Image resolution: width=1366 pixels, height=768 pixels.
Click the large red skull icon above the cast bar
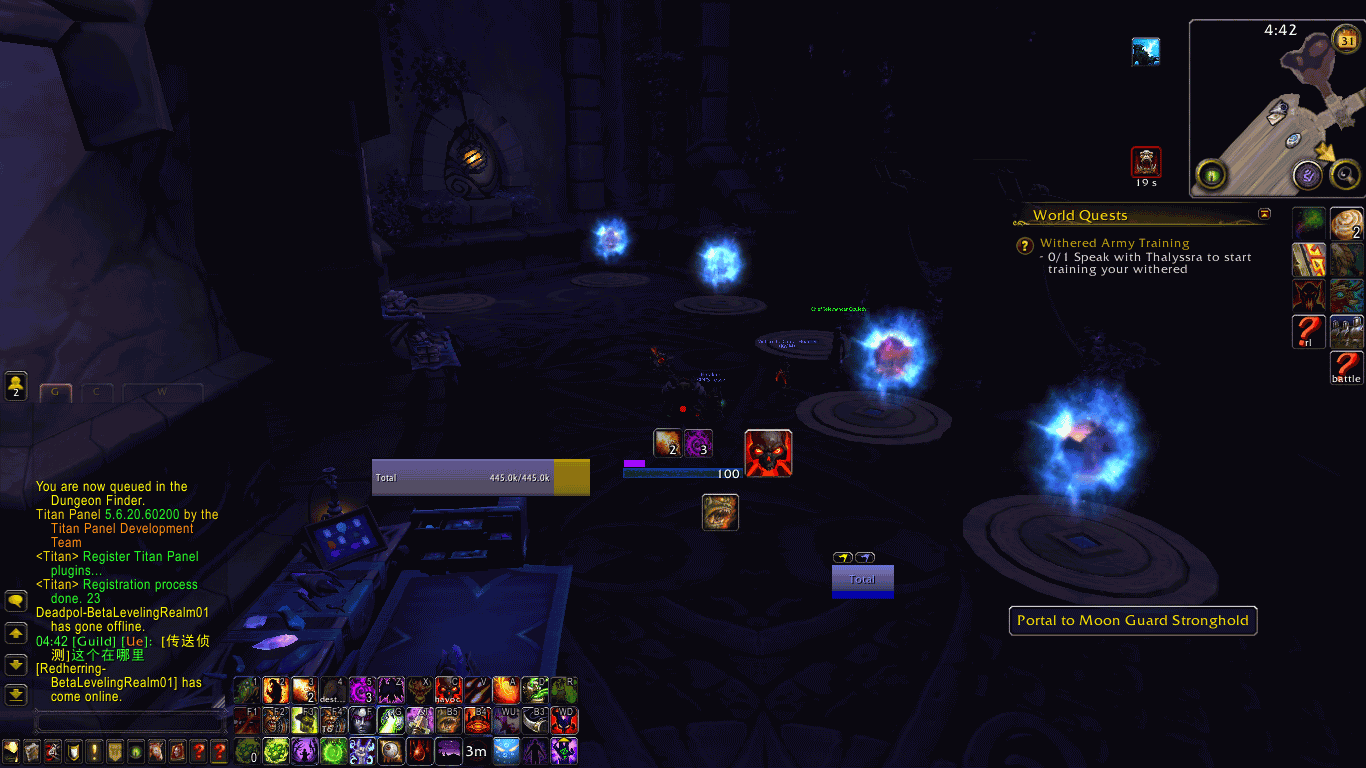point(768,453)
